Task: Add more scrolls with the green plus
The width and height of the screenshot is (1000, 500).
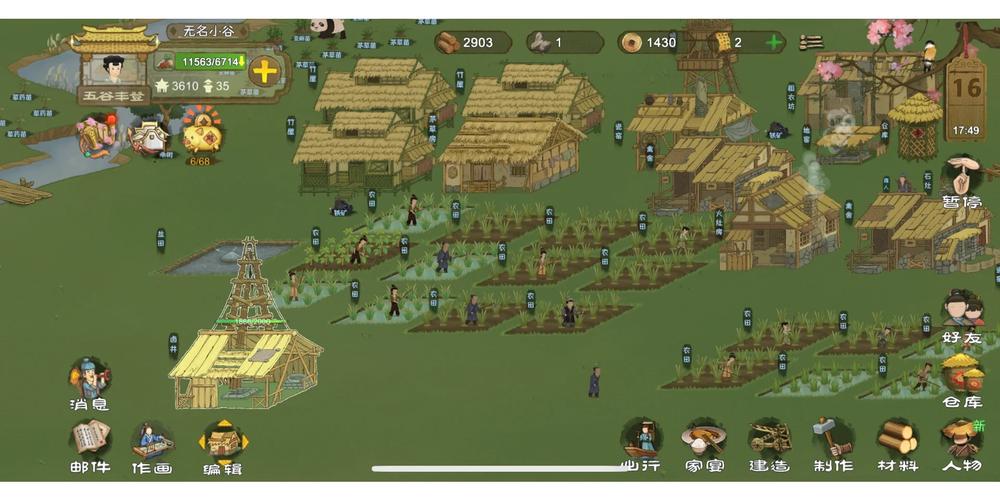Action: pyautogui.click(x=772, y=42)
